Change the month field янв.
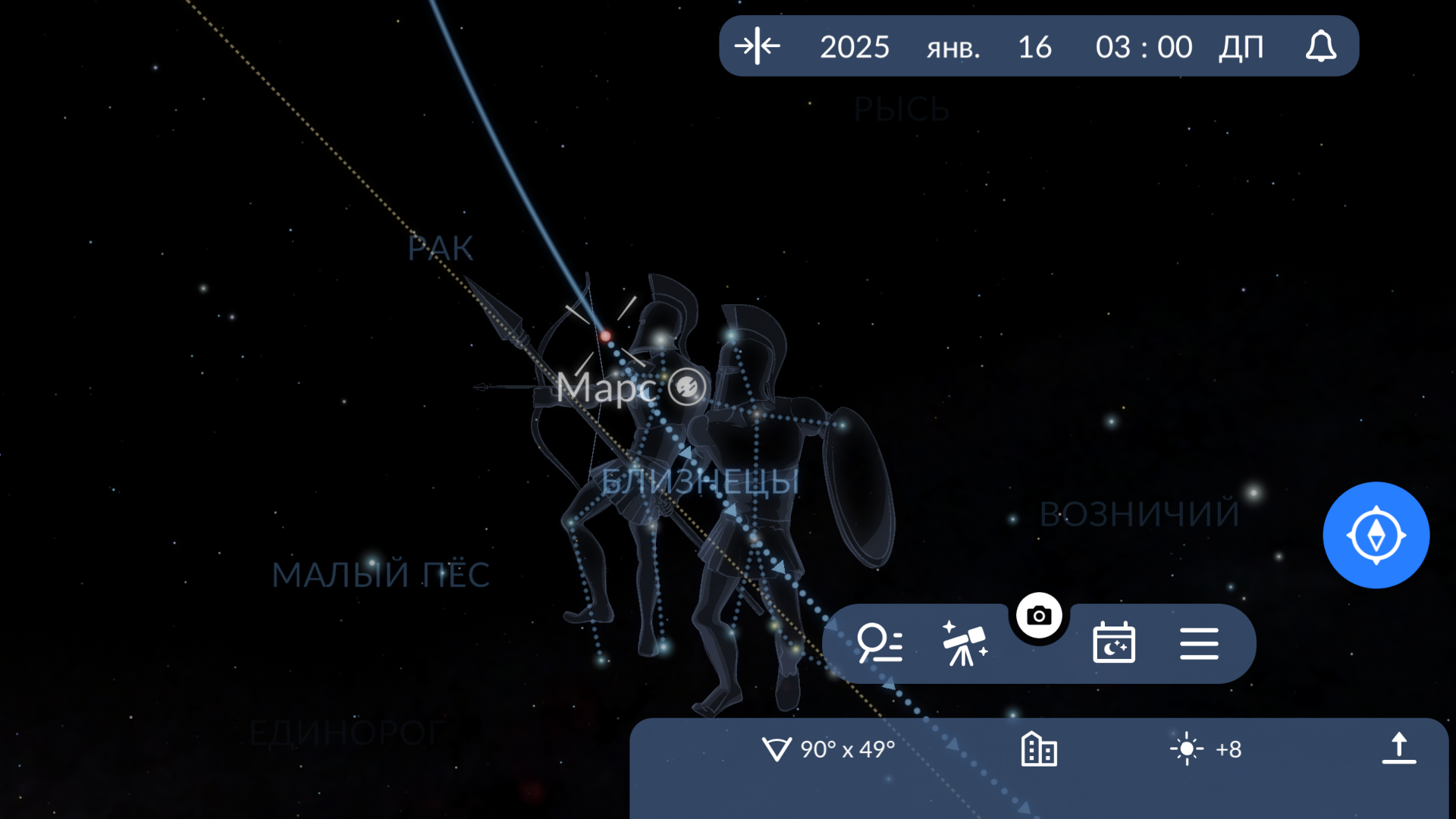This screenshot has width=1456, height=819. click(953, 49)
